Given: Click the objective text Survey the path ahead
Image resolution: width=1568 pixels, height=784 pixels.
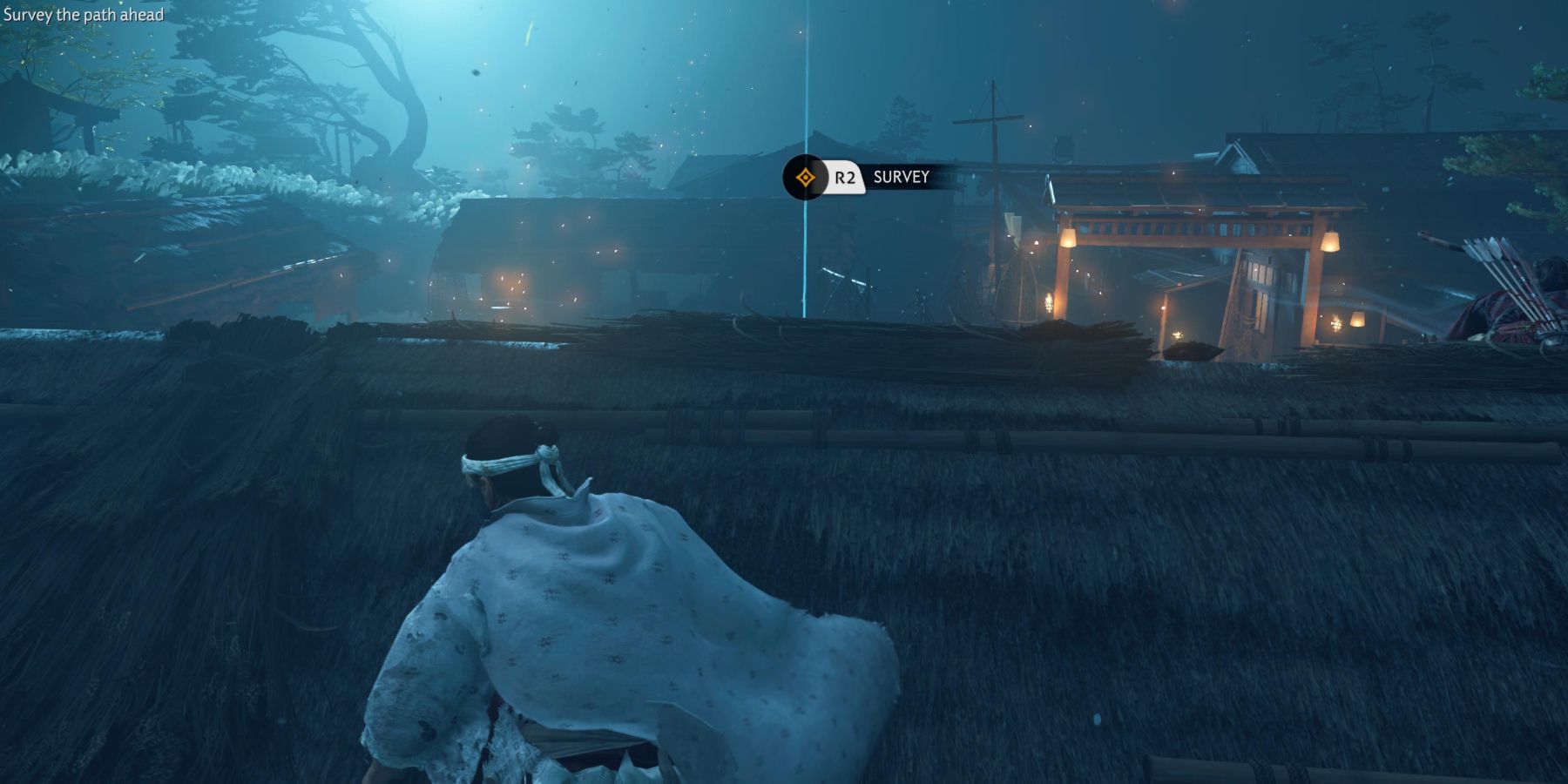Looking at the screenshot, I should tap(84, 14).
